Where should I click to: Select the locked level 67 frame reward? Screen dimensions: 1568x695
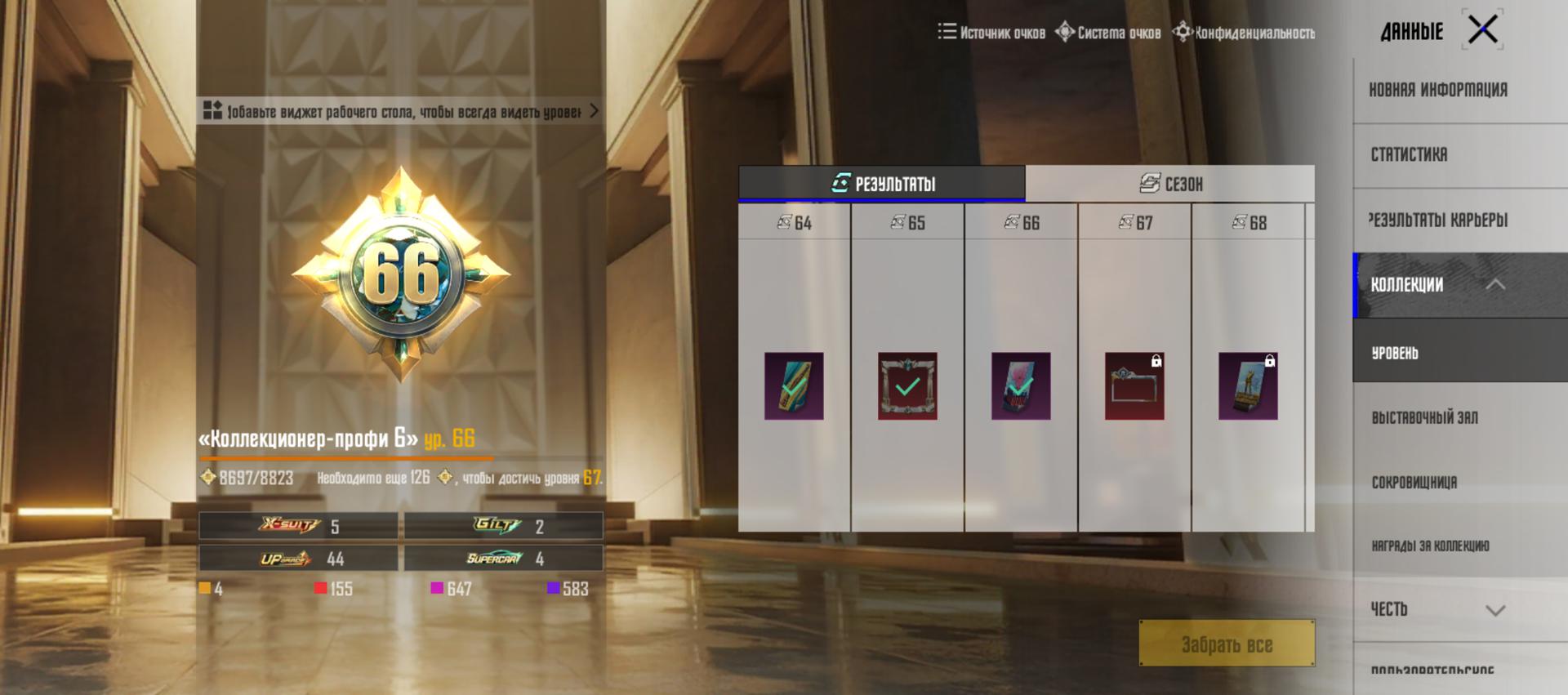coord(1134,386)
